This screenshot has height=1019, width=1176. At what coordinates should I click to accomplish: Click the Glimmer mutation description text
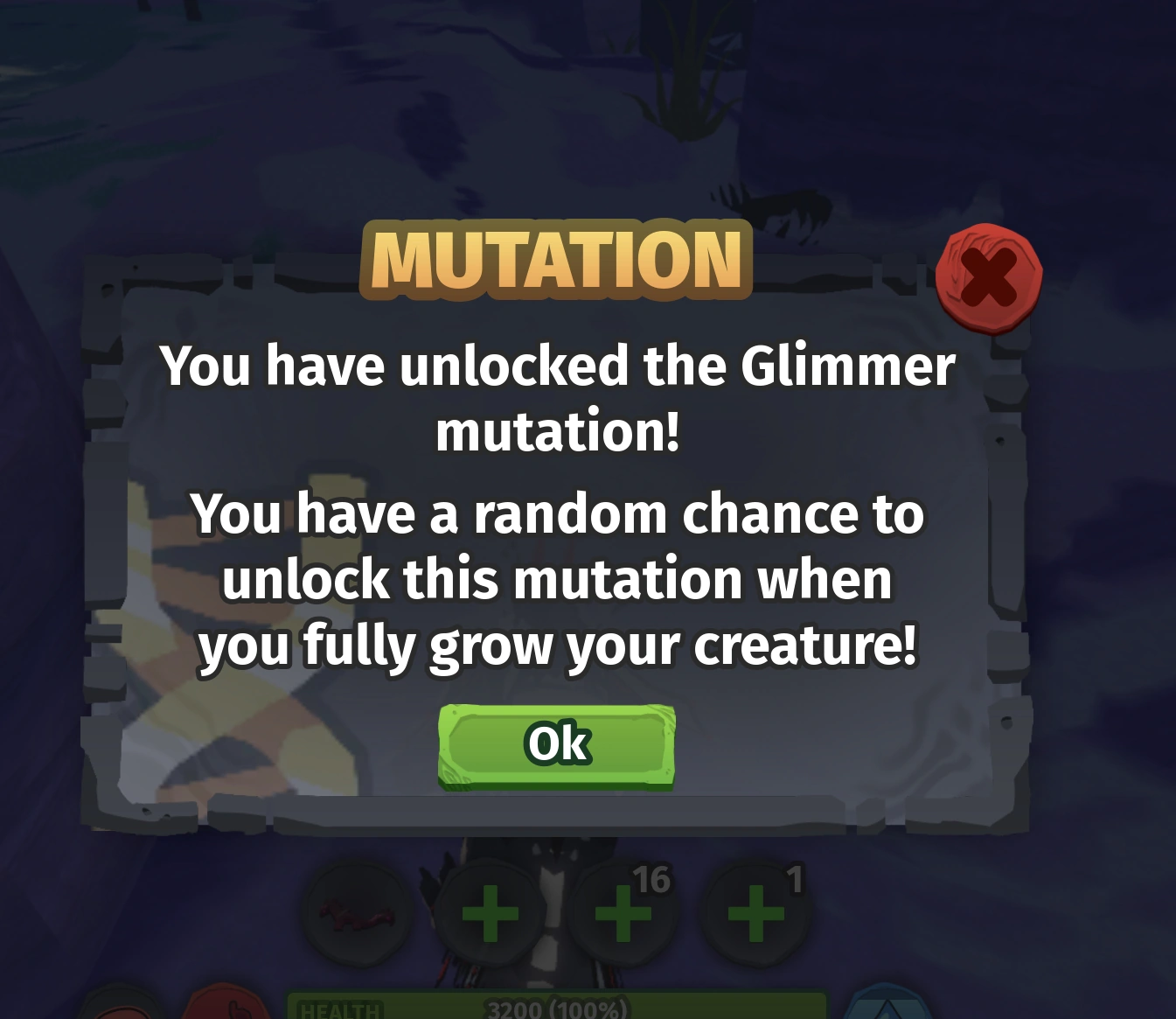(559, 397)
